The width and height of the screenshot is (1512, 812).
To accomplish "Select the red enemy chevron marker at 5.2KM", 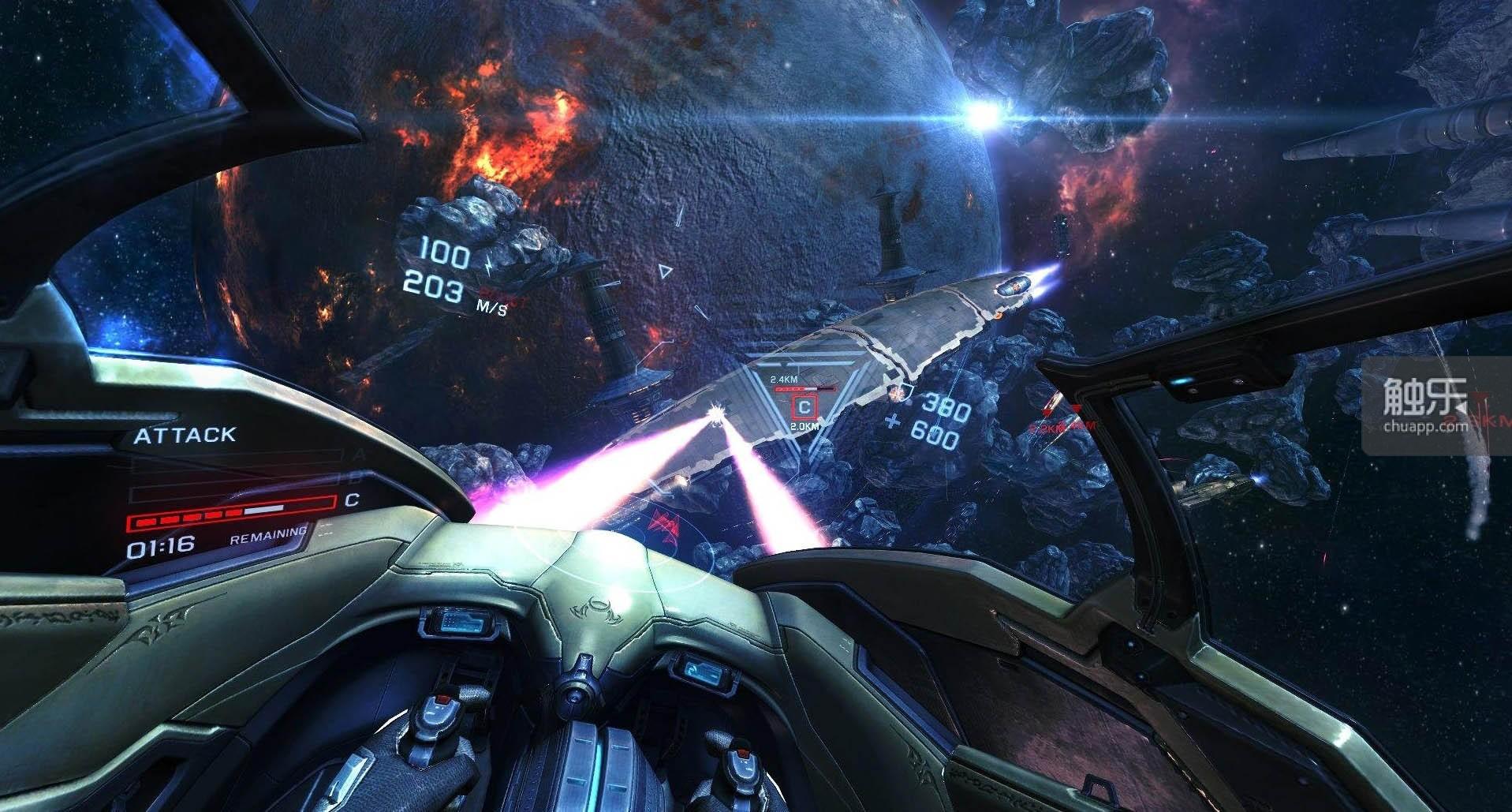I will coord(1047,411).
